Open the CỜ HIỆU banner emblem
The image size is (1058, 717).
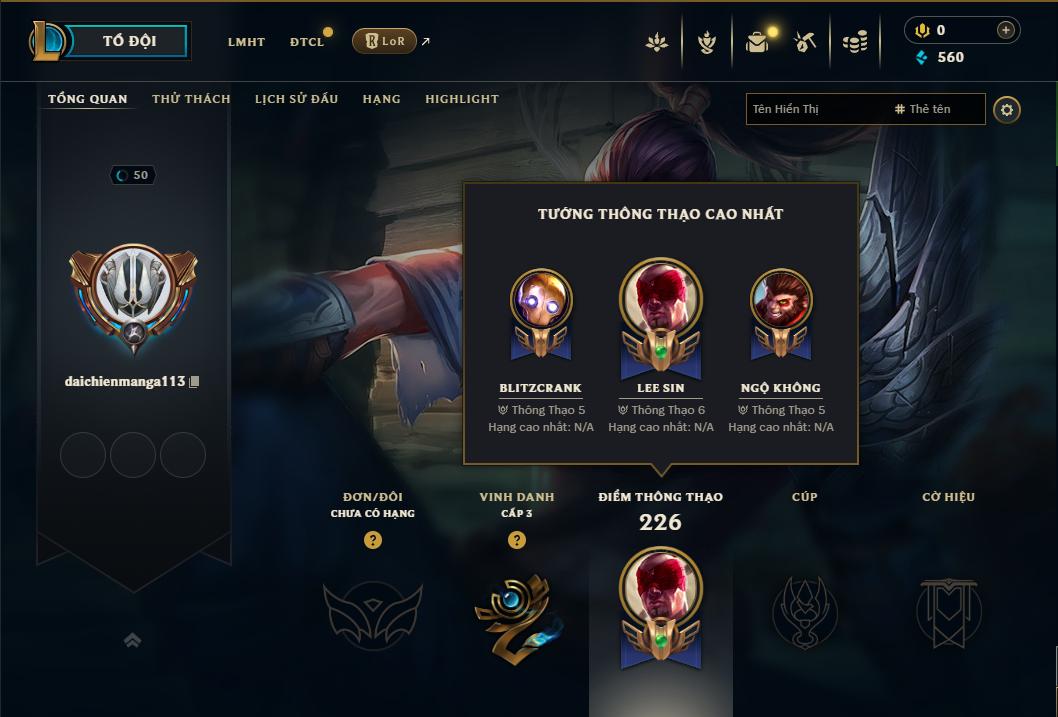948,610
